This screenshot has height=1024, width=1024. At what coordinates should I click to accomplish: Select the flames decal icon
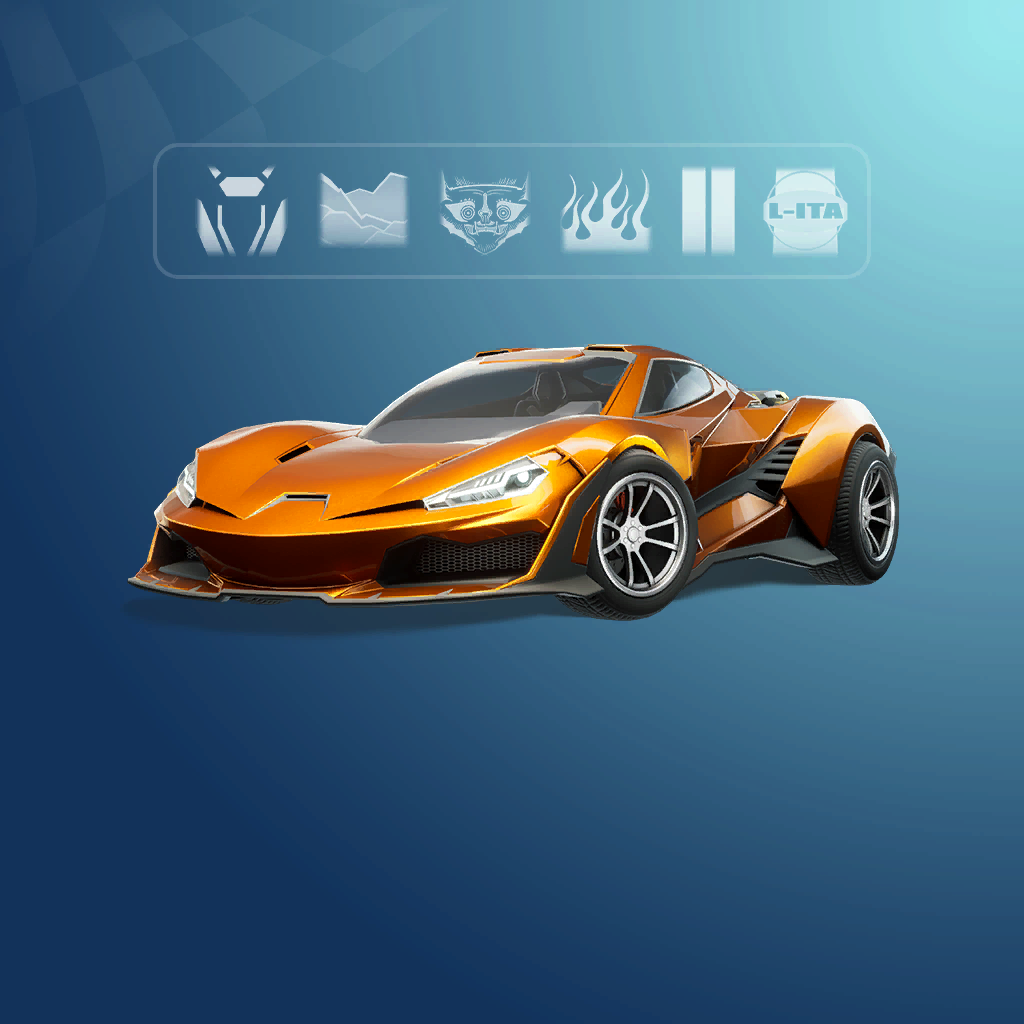[x=606, y=211]
